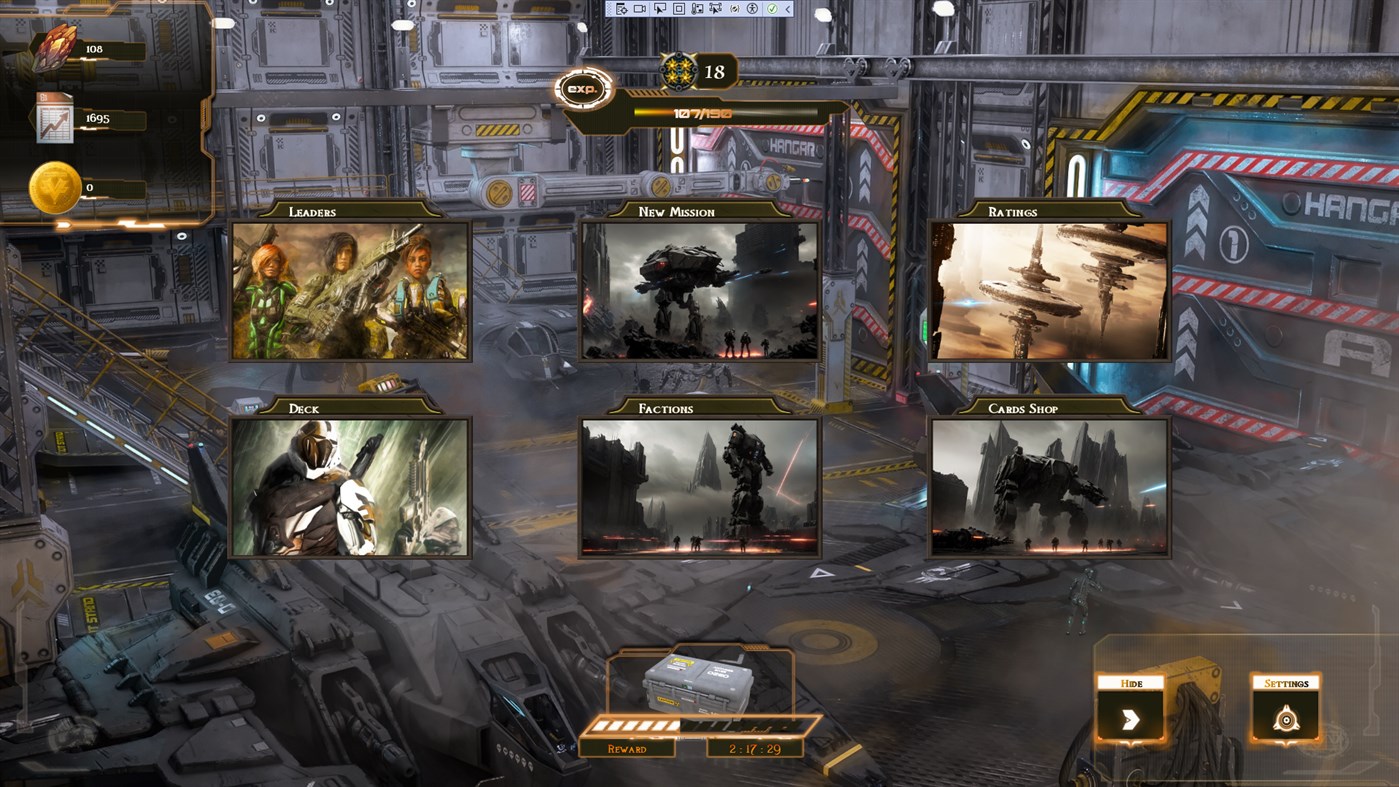Click the cursor select icon in the capture toolbar
Viewport: 1399px width, 787px height.
pyautogui.click(x=662, y=10)
